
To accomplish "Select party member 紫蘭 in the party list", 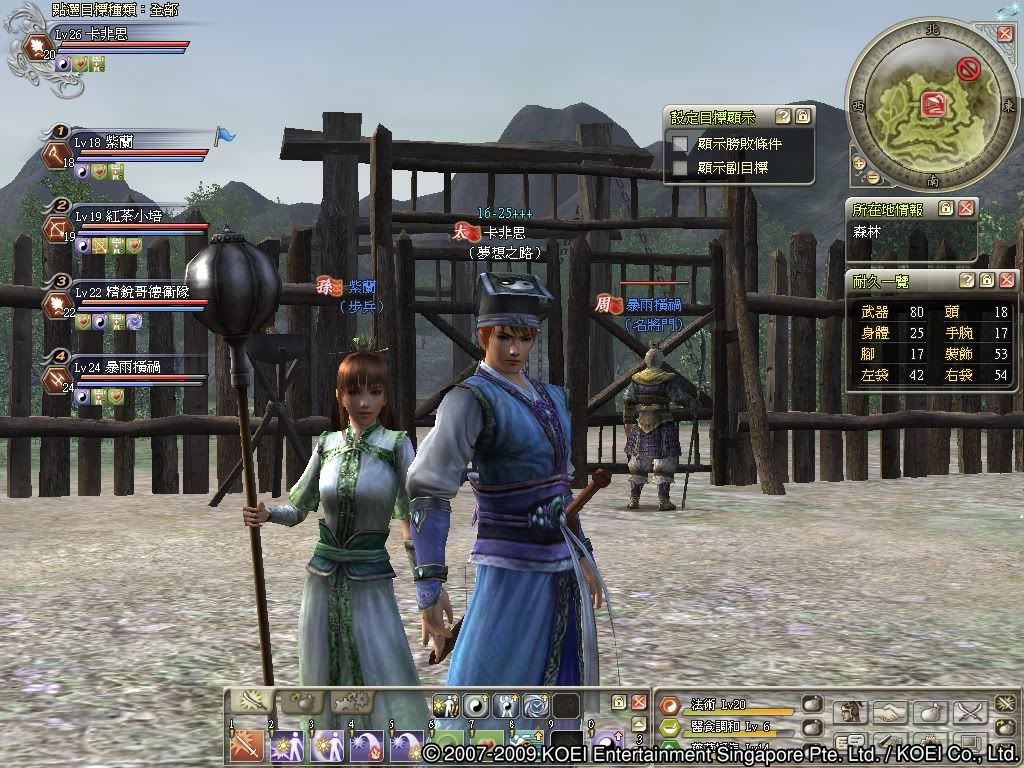I will click(x=120, y=143).
